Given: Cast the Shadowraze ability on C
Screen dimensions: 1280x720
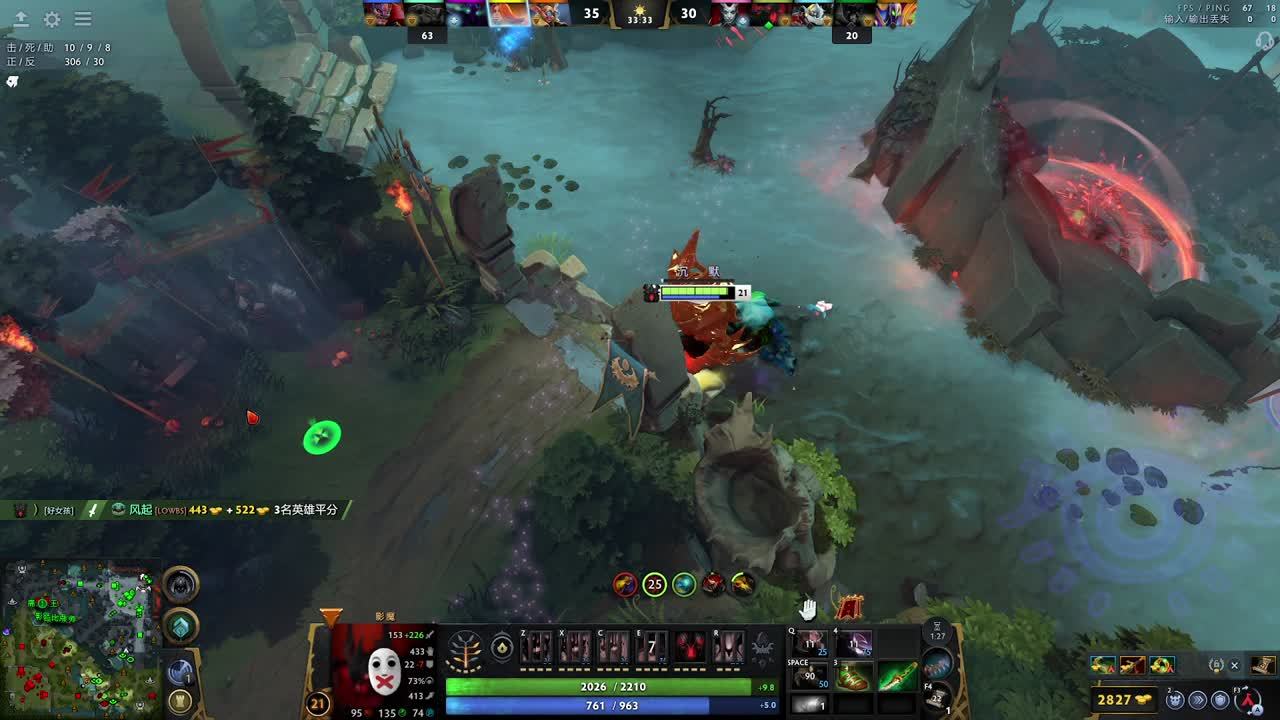Looking at the screenshot, I should pos(613,647).
